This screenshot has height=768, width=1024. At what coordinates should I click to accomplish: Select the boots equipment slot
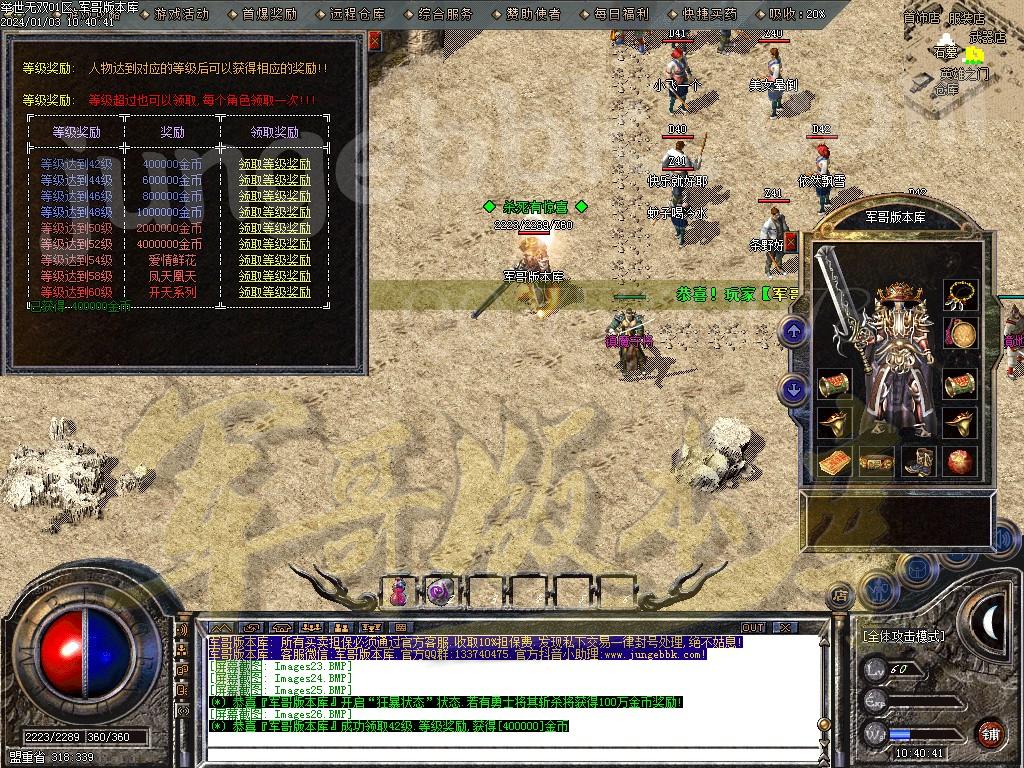coord(917,462)
